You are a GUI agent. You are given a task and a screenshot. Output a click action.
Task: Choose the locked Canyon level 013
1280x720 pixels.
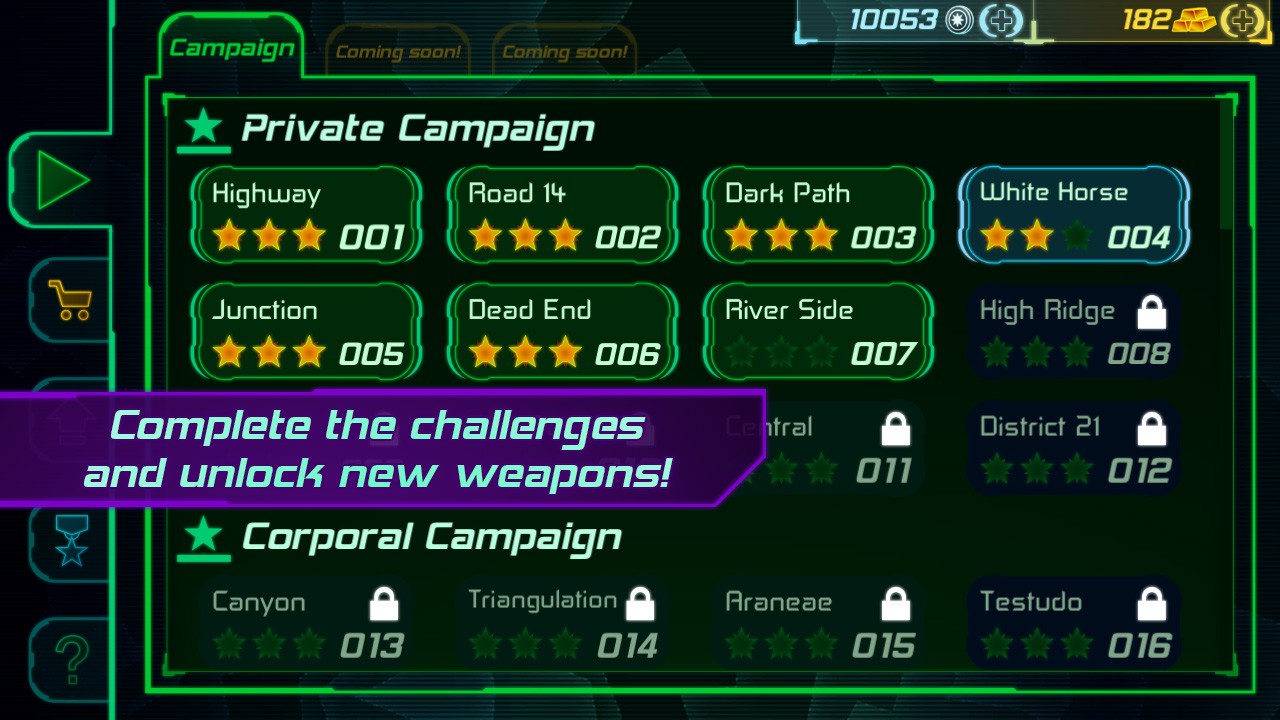307,624
